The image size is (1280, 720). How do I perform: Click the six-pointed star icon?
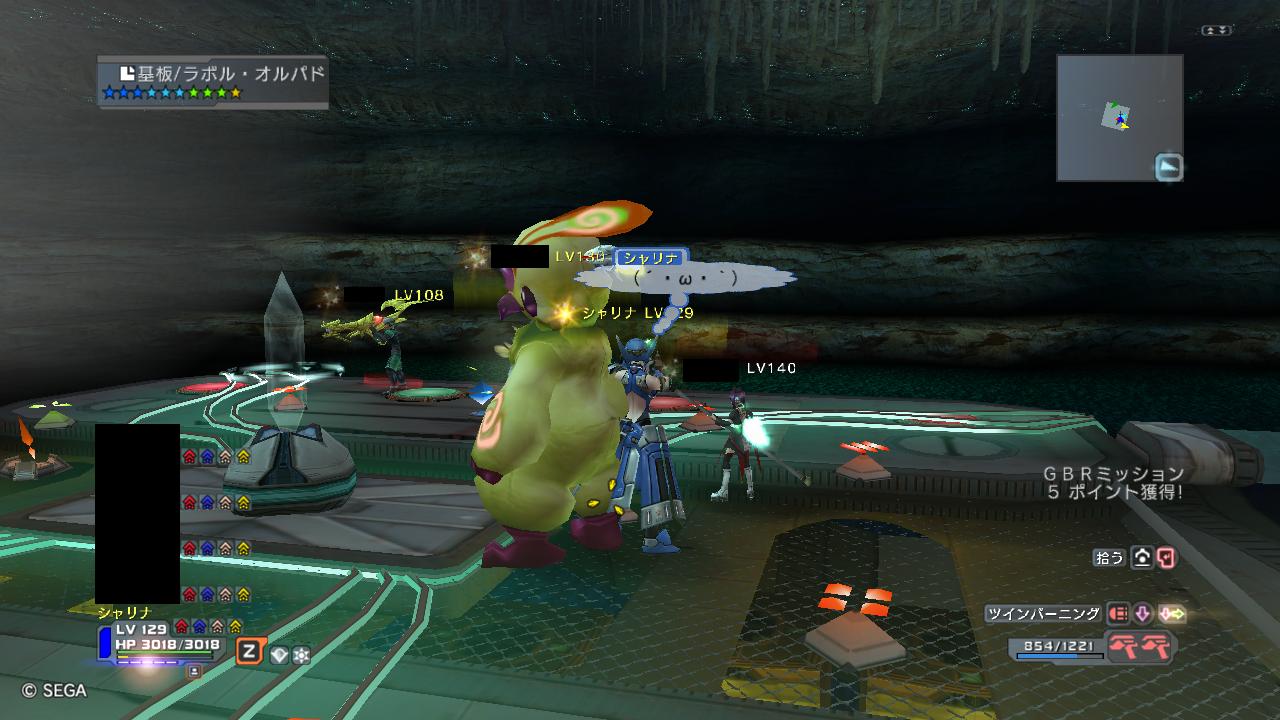(x=301, y=655)
